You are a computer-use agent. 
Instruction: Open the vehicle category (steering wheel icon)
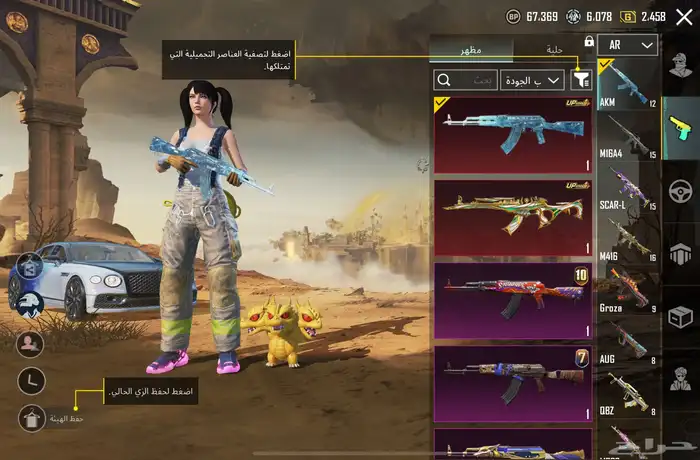[x=681, y=191]
